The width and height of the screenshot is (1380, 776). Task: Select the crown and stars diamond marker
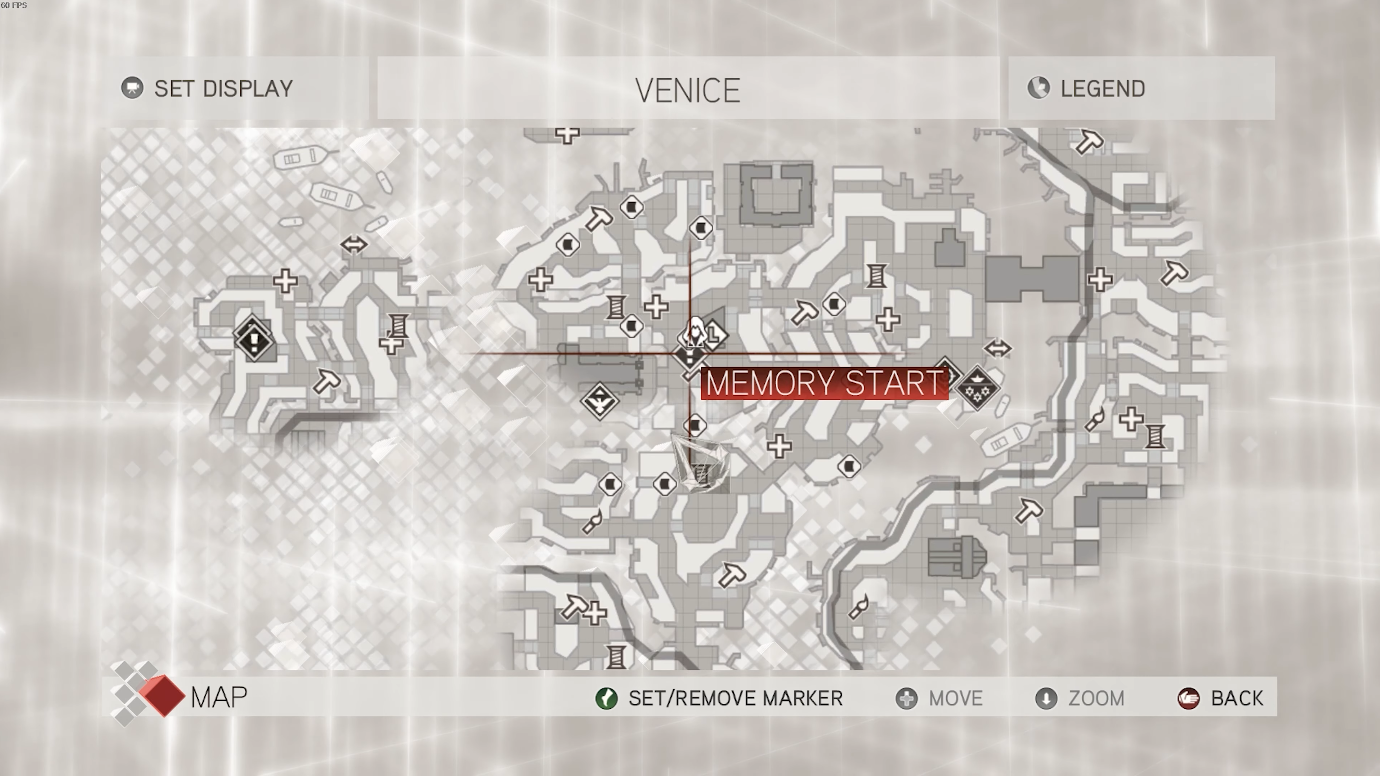tap(974, 388)
